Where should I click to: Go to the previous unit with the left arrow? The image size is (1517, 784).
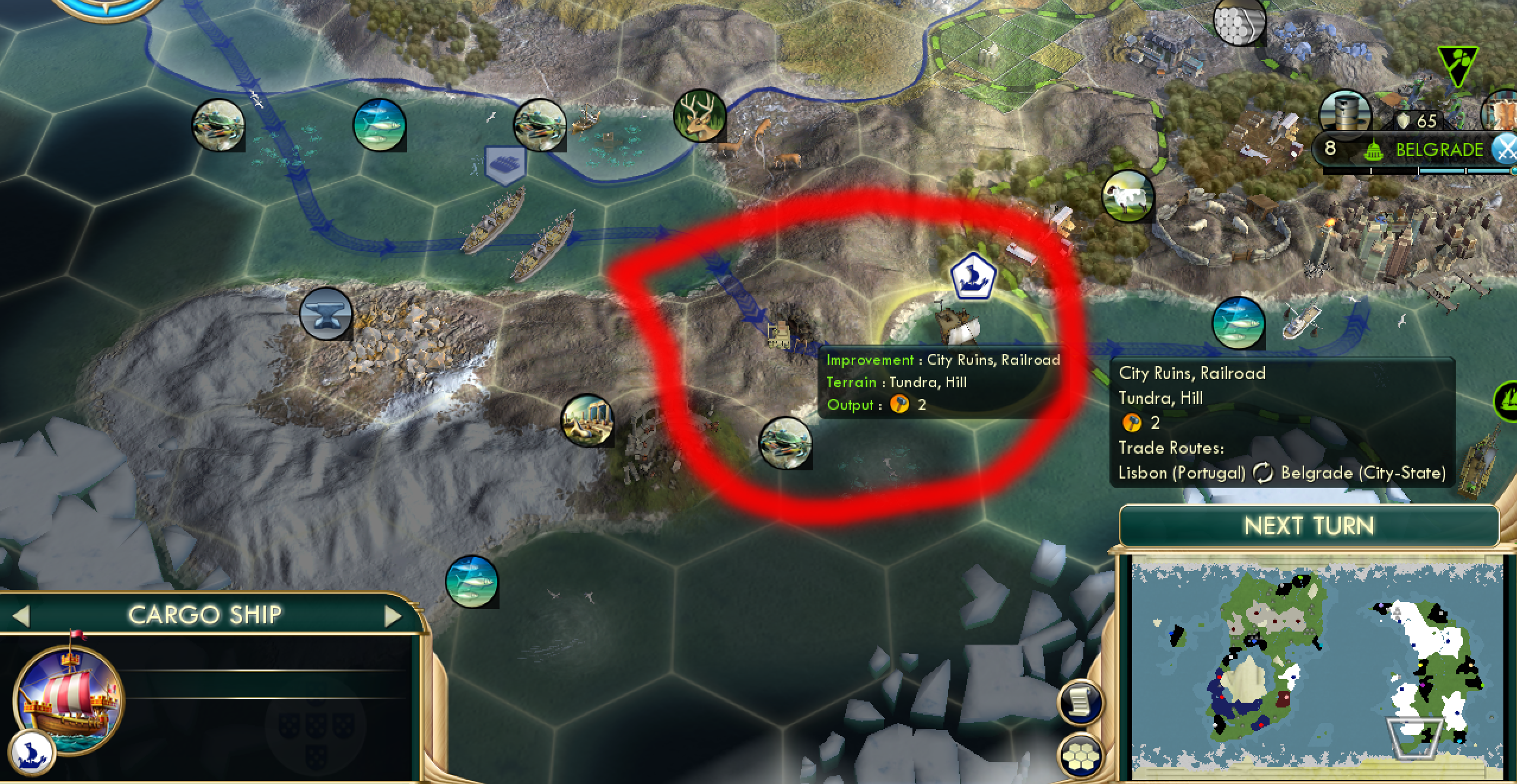(23, 615)
